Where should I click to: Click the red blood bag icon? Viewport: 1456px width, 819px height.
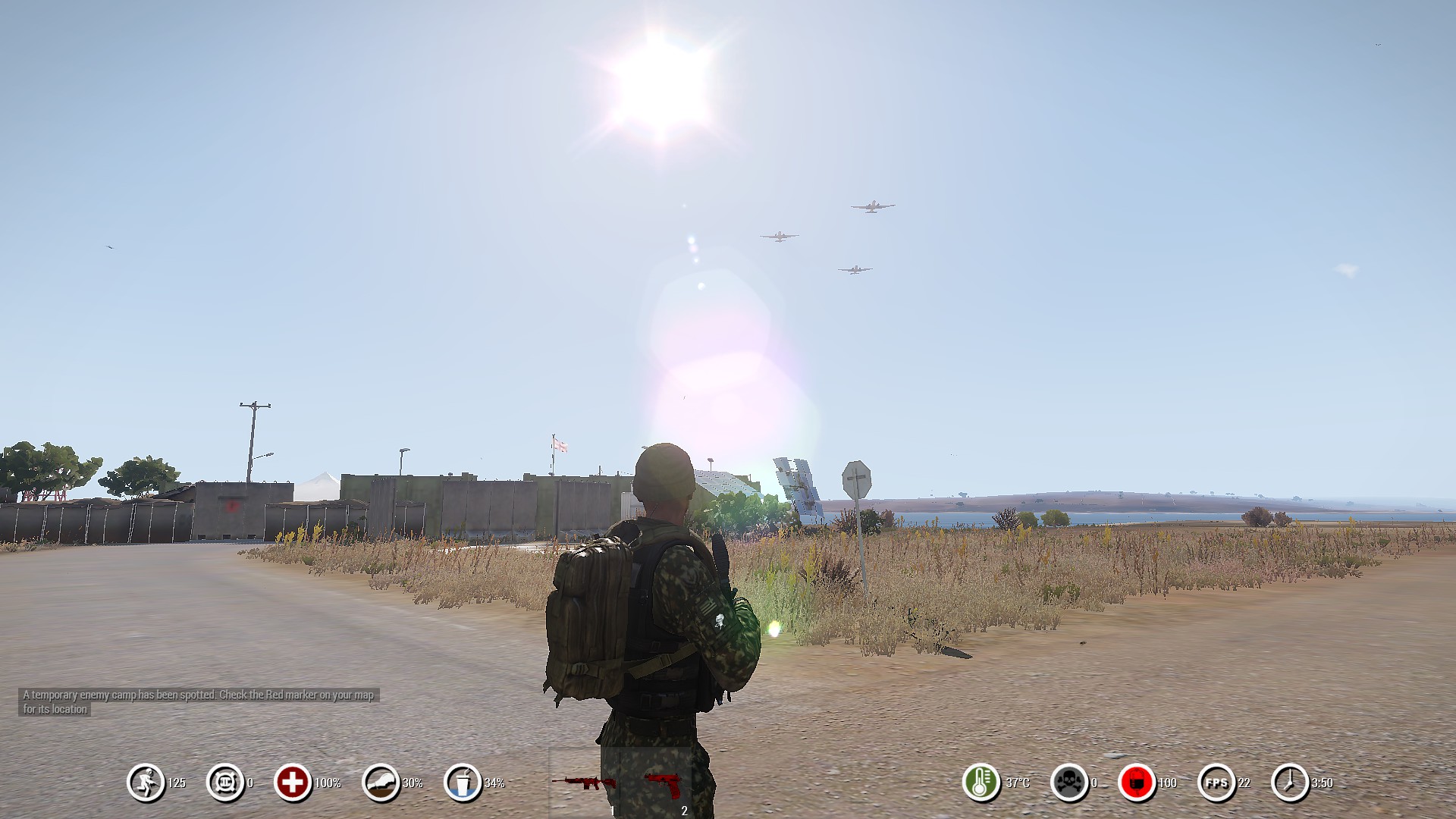[1137, 783]
